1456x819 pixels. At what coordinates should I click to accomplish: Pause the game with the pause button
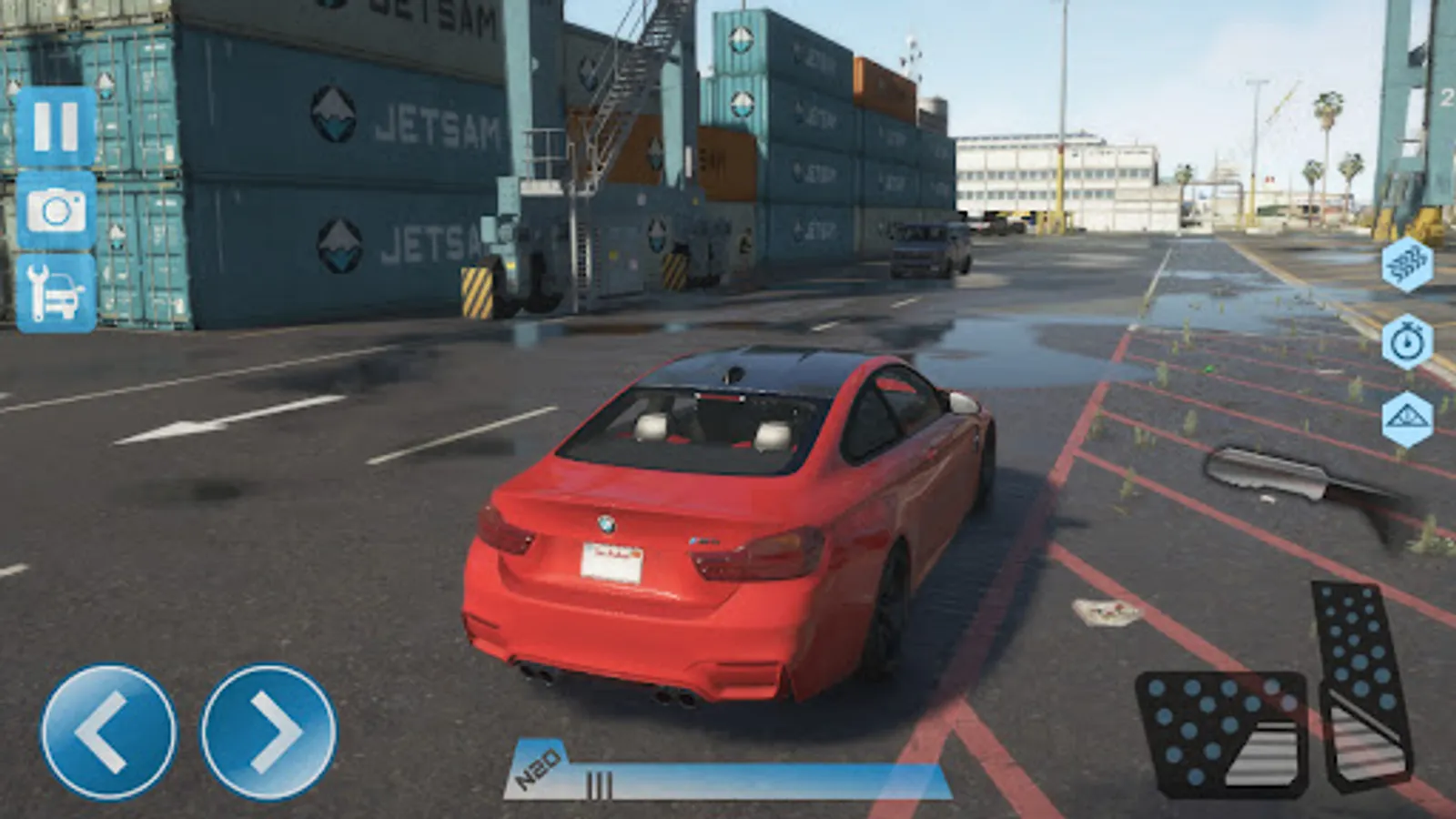click(x=56, y=126)
